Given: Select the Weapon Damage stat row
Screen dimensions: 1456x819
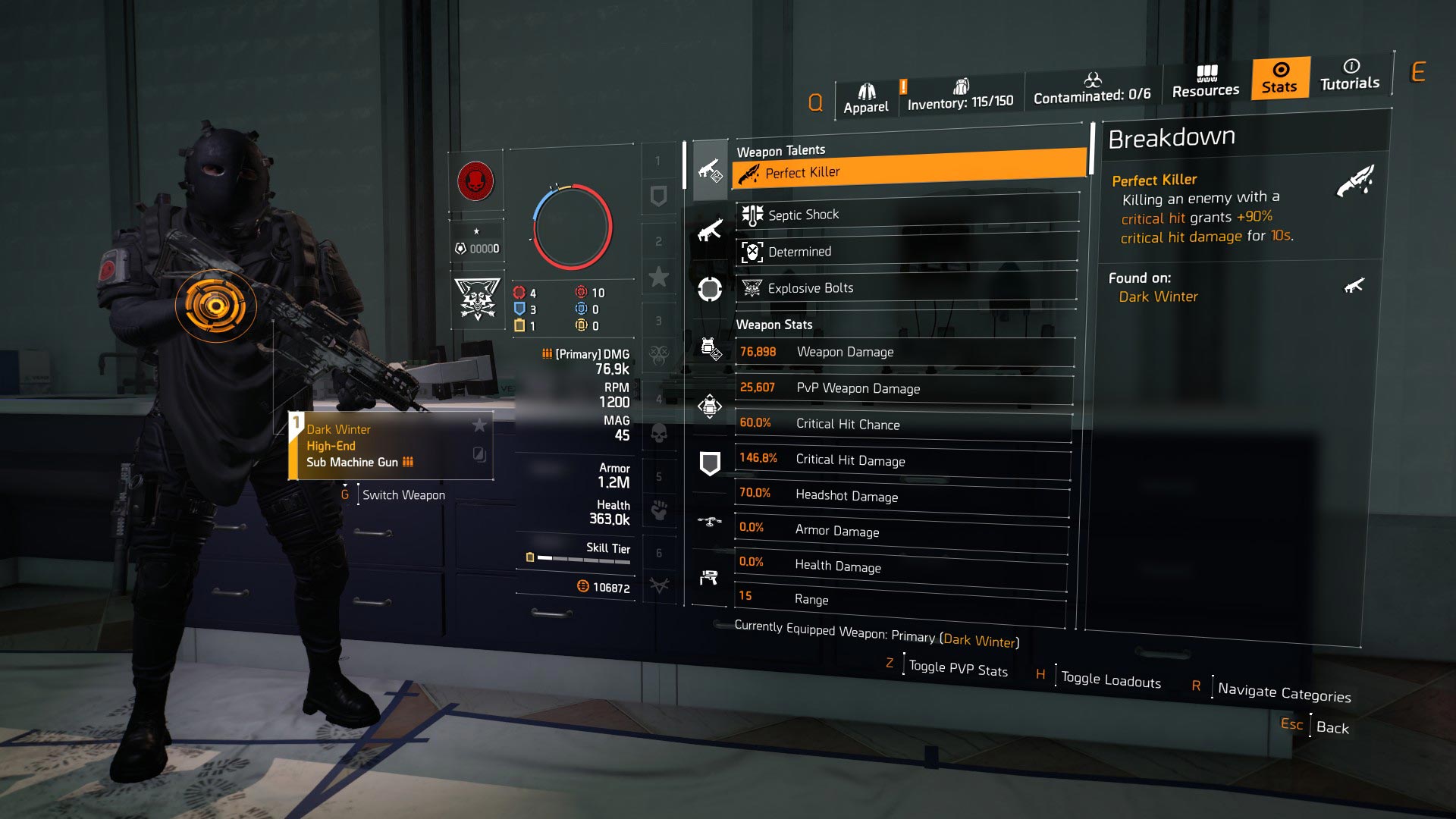Looking at the screenshot, I should pos(904,352).
